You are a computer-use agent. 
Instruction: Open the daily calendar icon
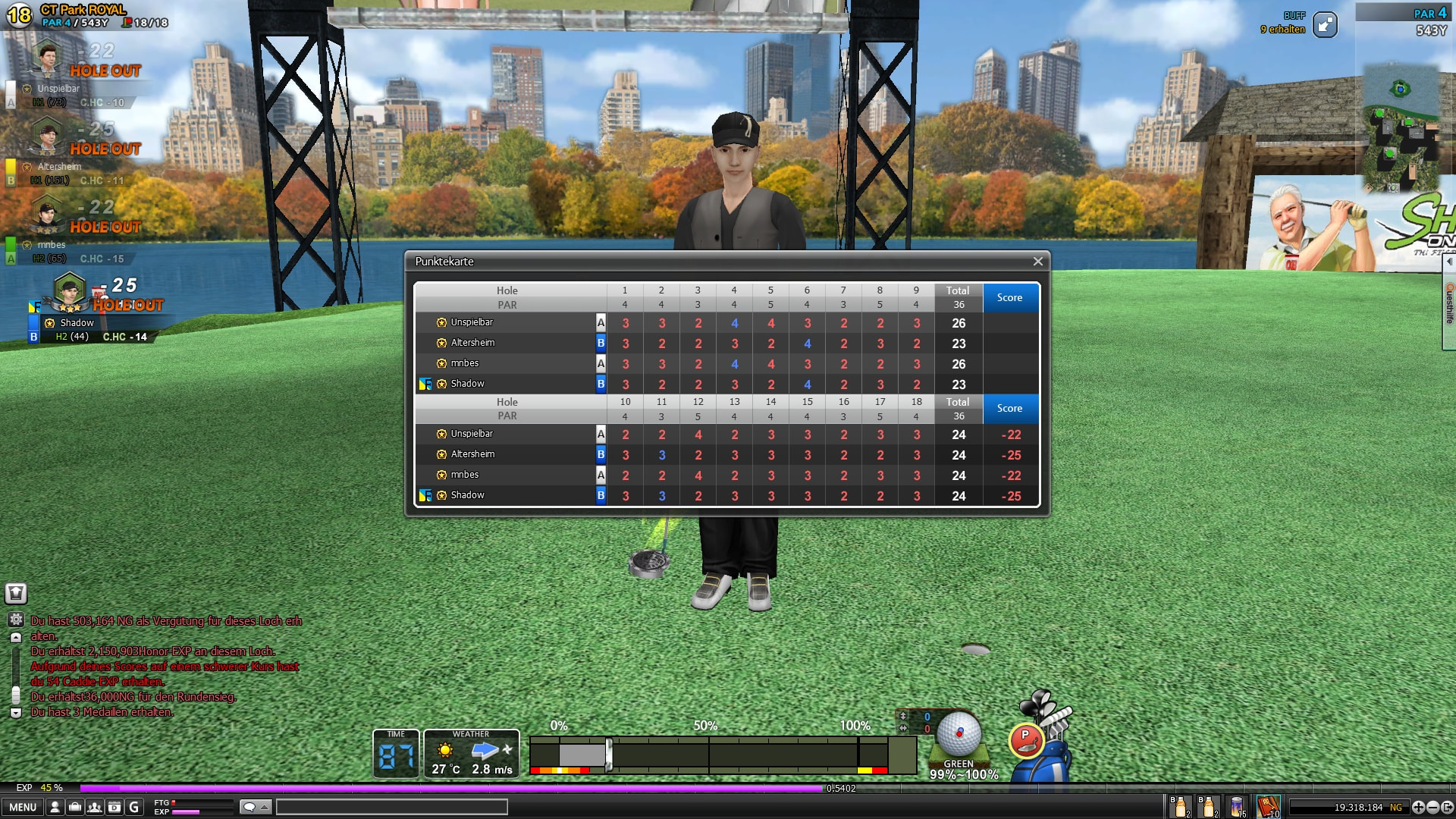click(115, 808)
